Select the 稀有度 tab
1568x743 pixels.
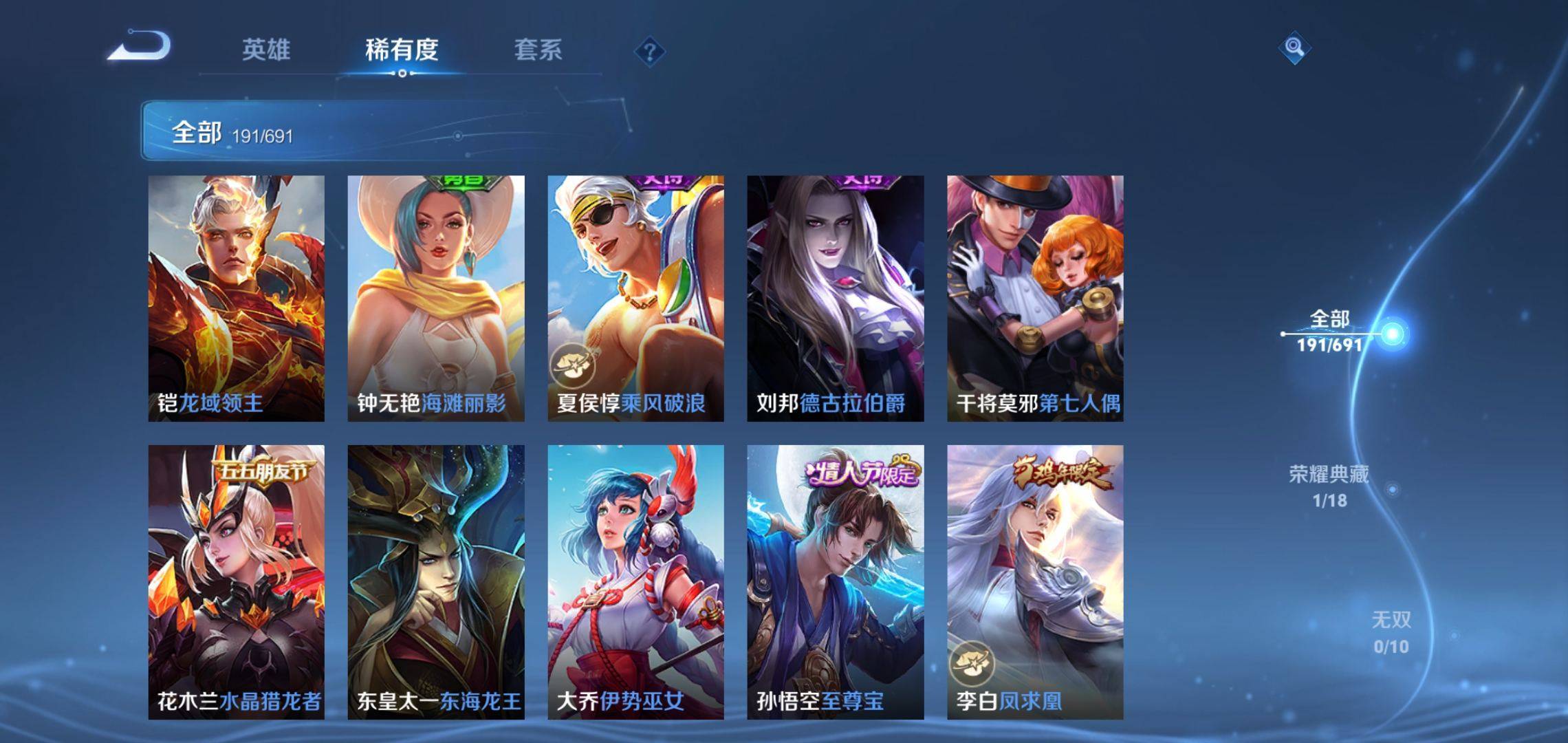pos(402,50)
